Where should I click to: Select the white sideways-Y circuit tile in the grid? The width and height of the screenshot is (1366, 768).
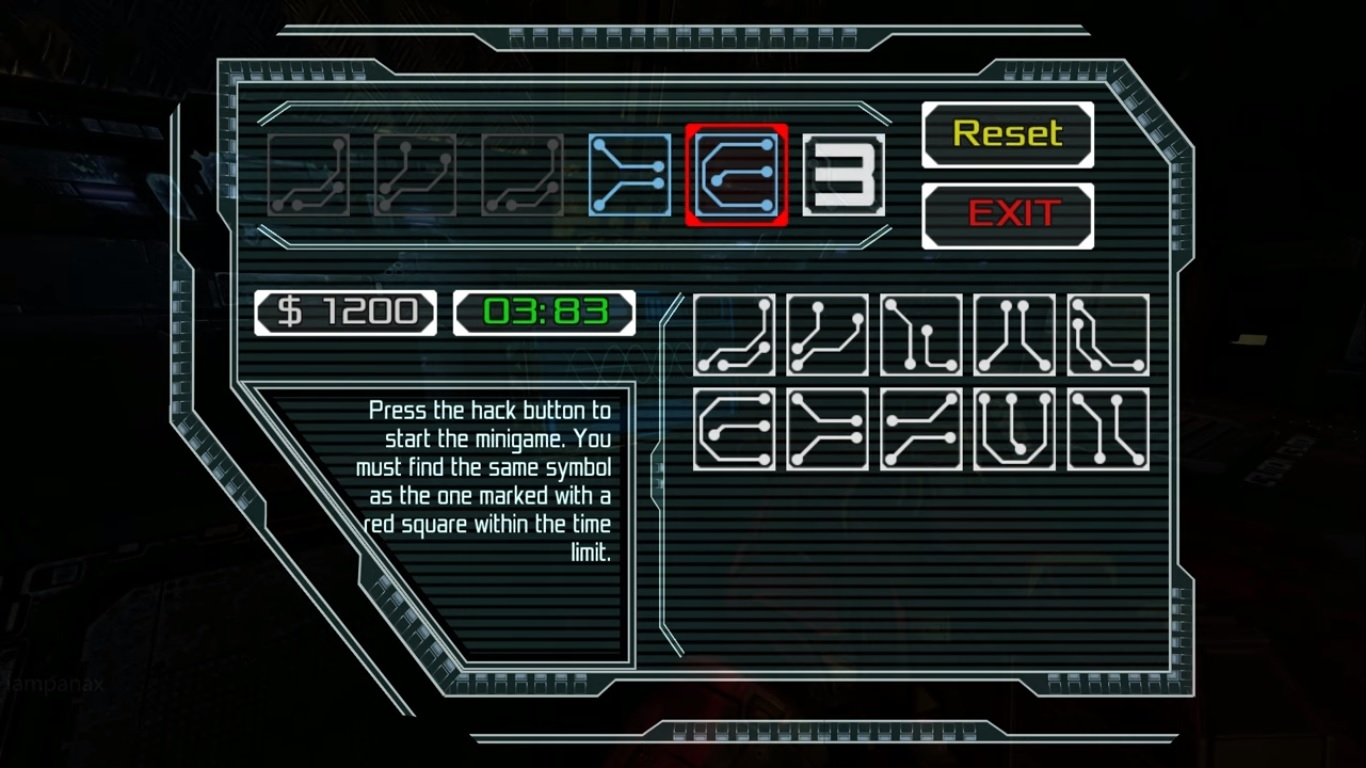click(x=827, y=430)
